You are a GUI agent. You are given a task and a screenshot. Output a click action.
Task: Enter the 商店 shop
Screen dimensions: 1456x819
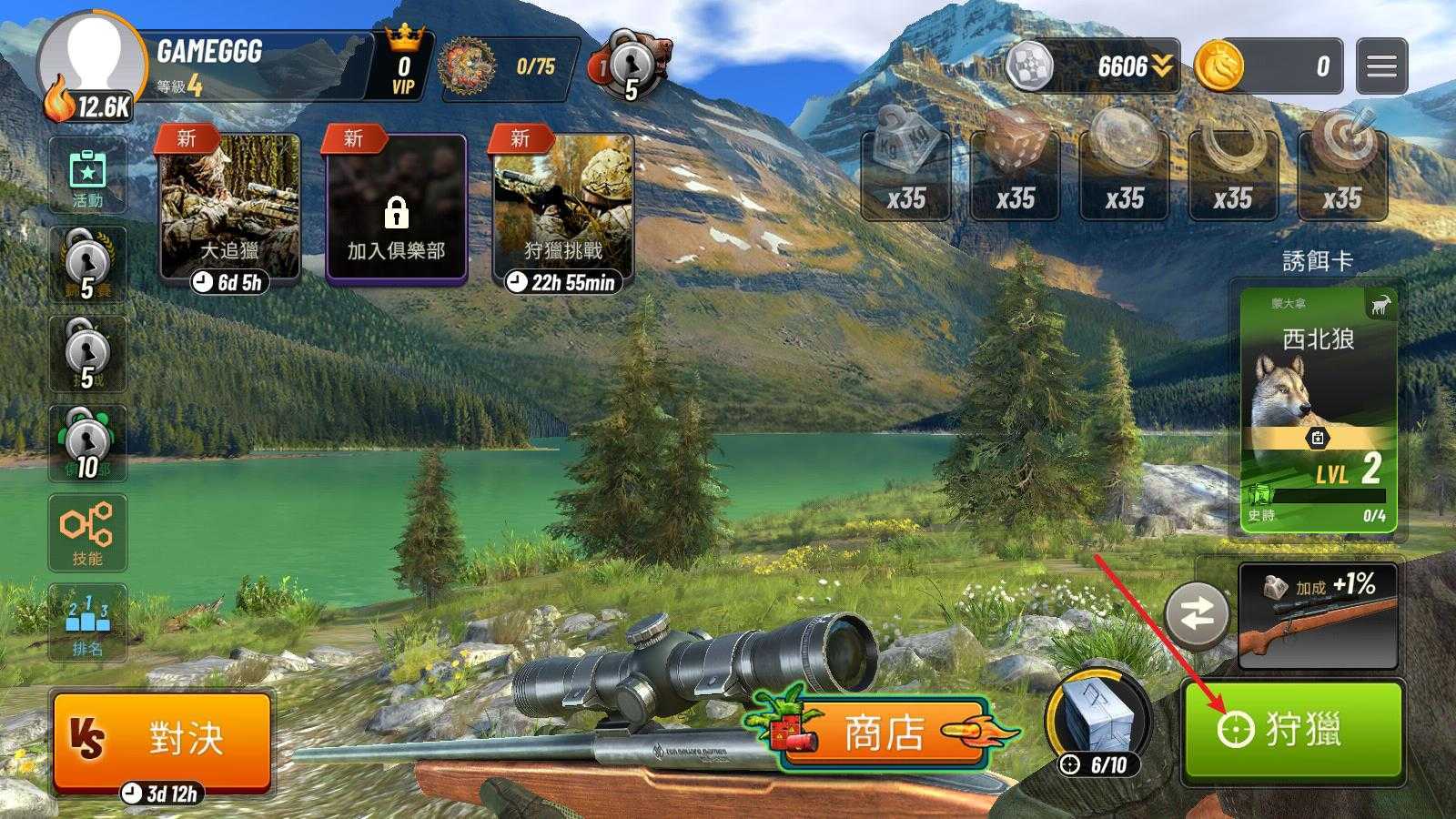(x=883, y=733)
